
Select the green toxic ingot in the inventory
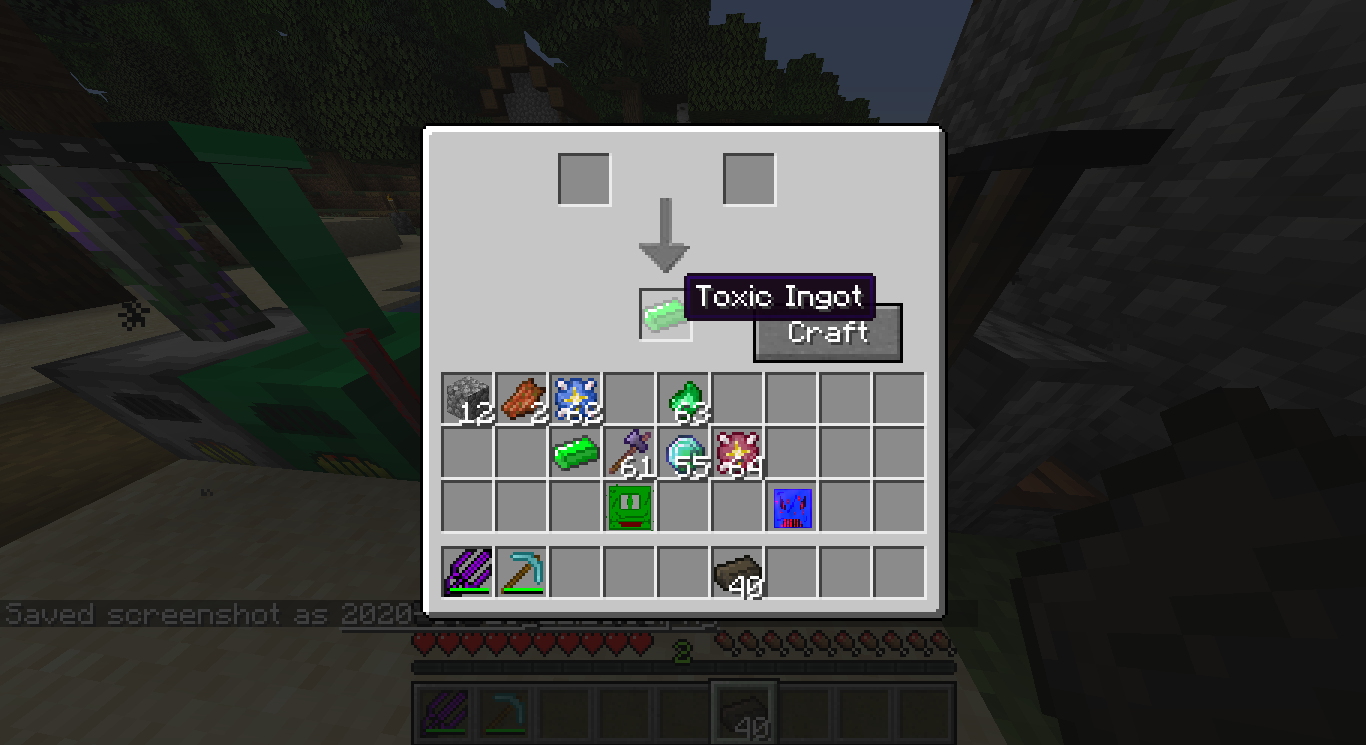[x=576, y=453]
